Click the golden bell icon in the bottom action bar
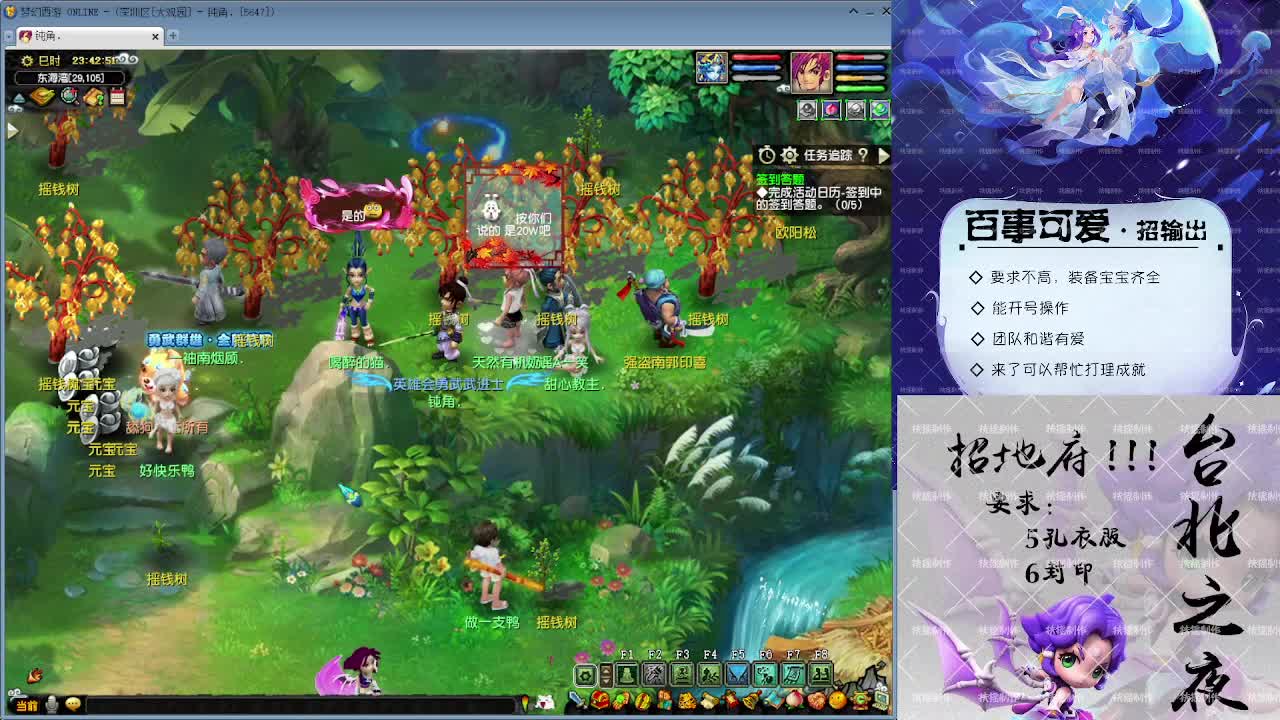This screenshot has width=1280, height=720. click(750, 701)
